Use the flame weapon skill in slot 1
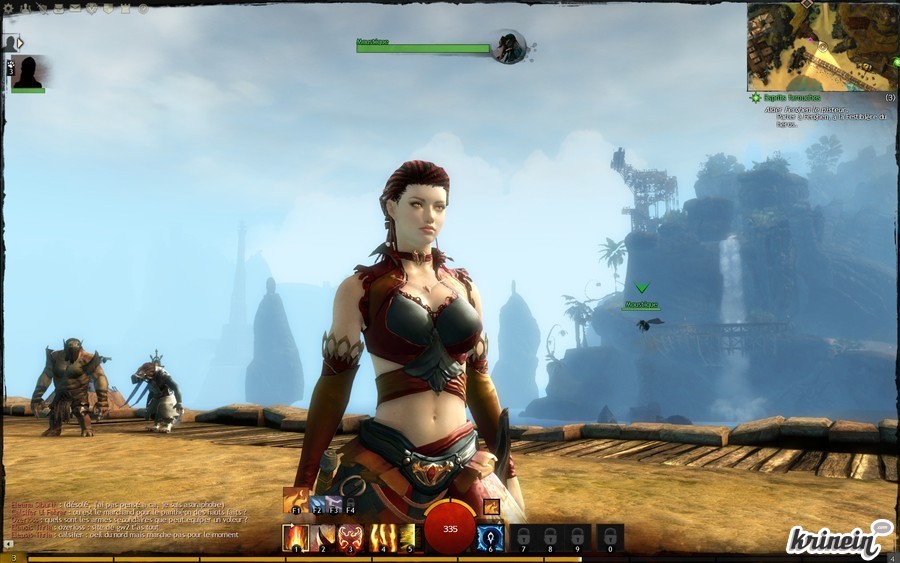The width and height of the screenshot is (900, 563). pos(296,538)
